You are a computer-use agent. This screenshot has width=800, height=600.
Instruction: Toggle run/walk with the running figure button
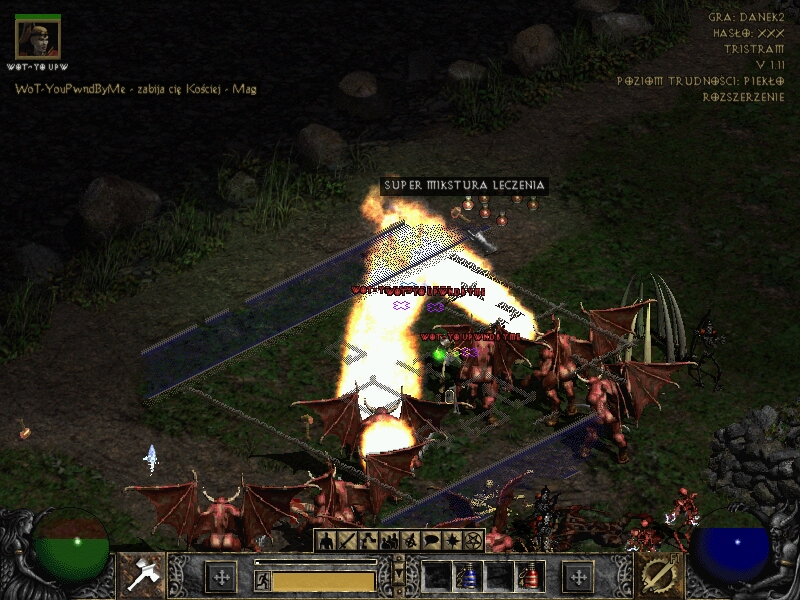coord(262,580)
